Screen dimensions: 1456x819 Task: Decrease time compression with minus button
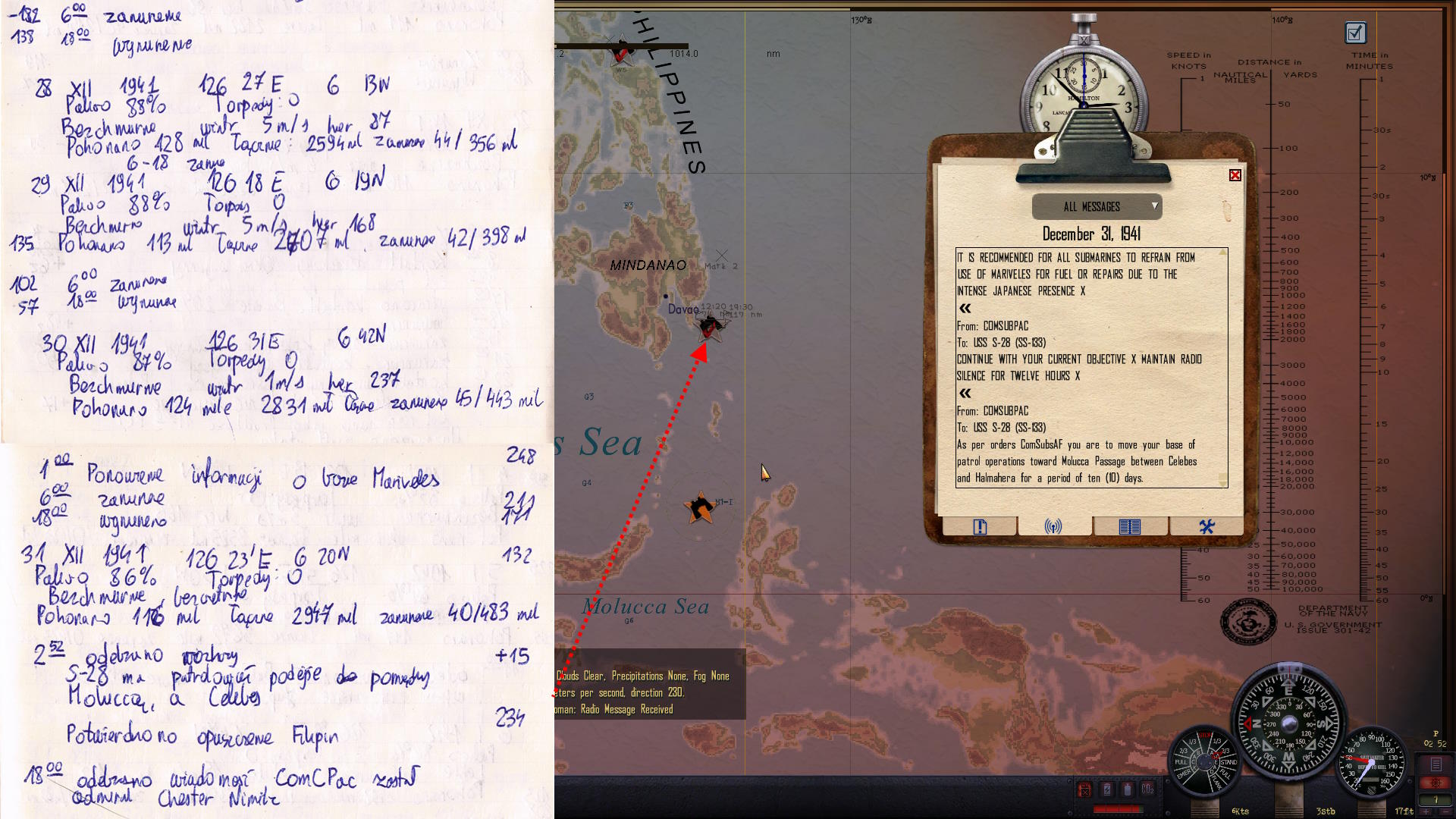[1445, 811]
